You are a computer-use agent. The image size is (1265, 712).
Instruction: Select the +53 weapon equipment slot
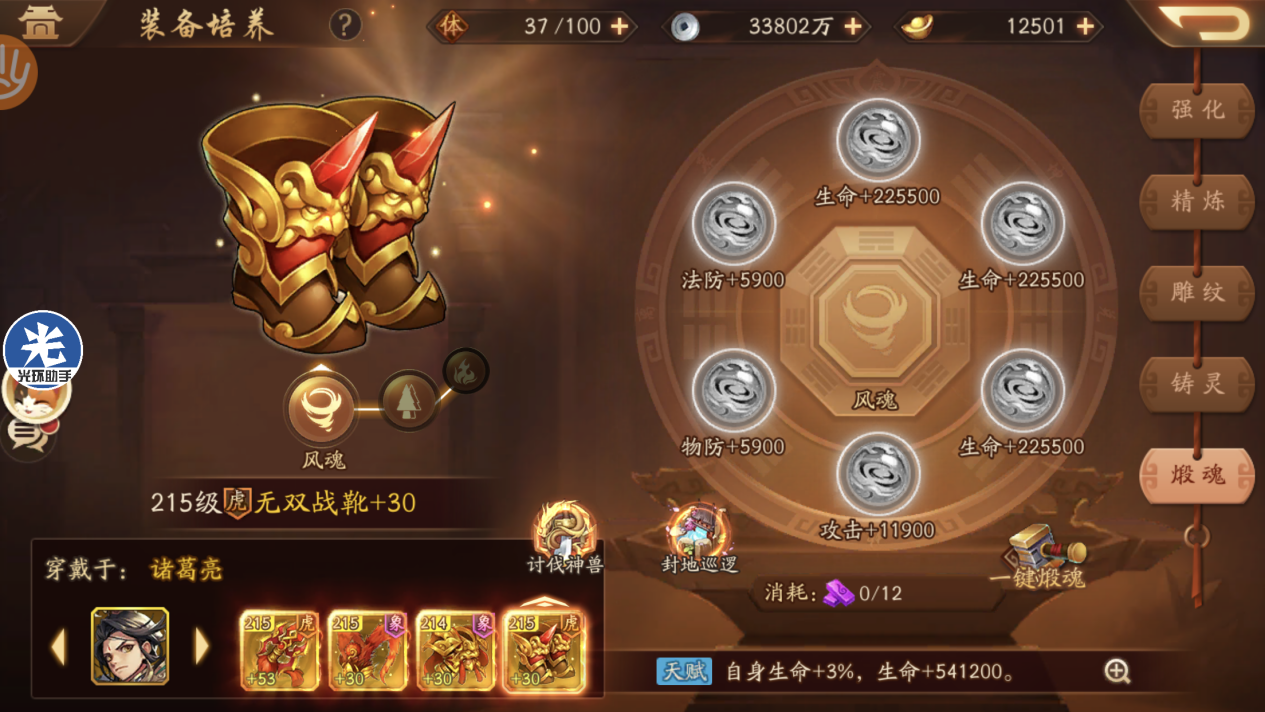point(280,649)
